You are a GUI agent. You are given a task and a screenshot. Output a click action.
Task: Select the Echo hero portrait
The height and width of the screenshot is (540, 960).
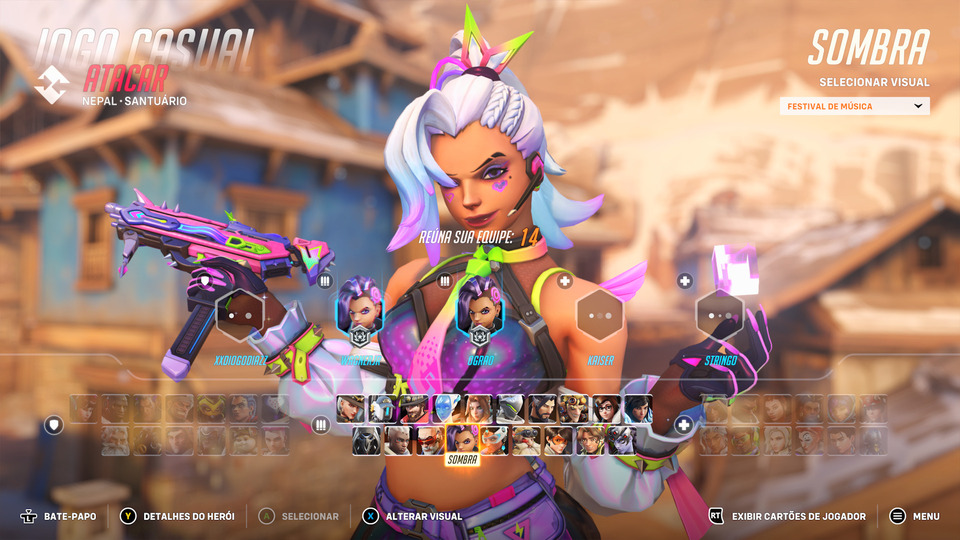(445, 409)
